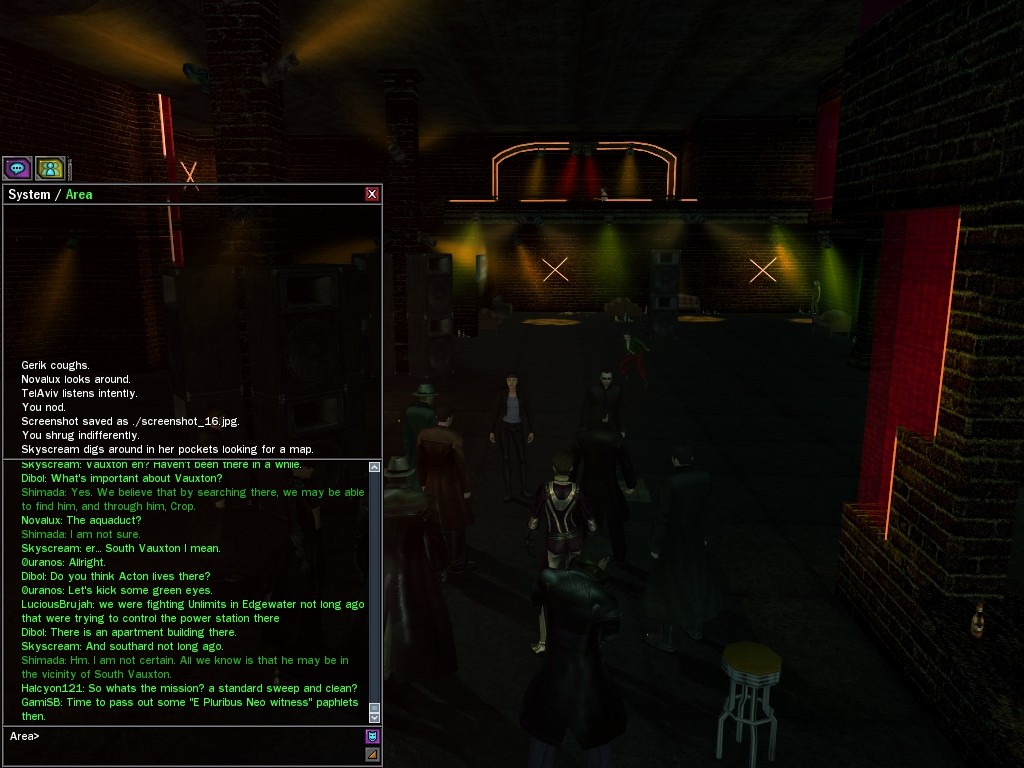The width and height of the screenshot is (1024, 768).
Task: Select the Area tab in chat header
Action: [79, 194]
